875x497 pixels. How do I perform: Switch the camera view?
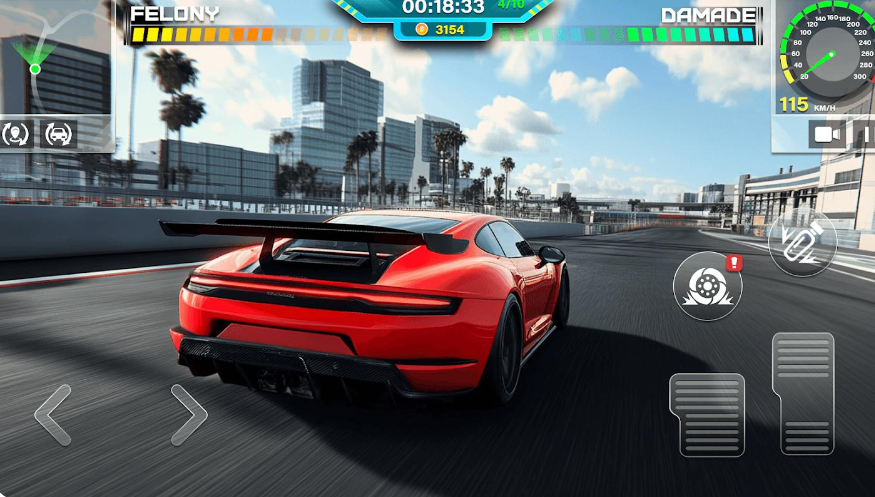pyautogui.click(x=827, y=134)
